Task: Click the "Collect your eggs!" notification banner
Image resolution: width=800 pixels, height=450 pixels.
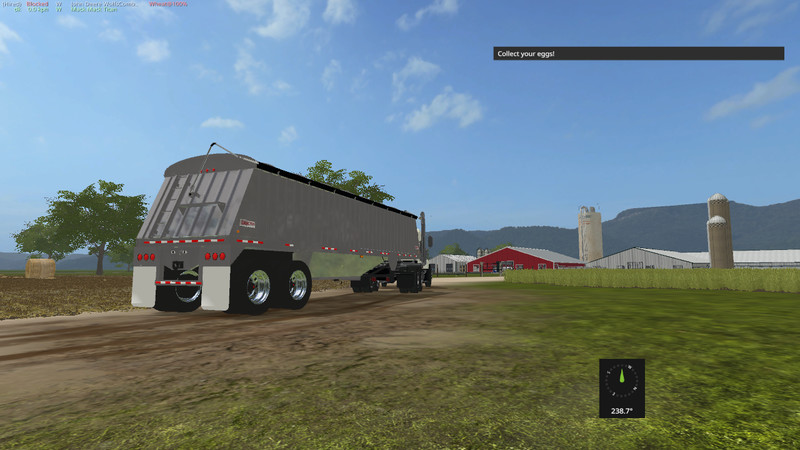Action: coord(638,53)
